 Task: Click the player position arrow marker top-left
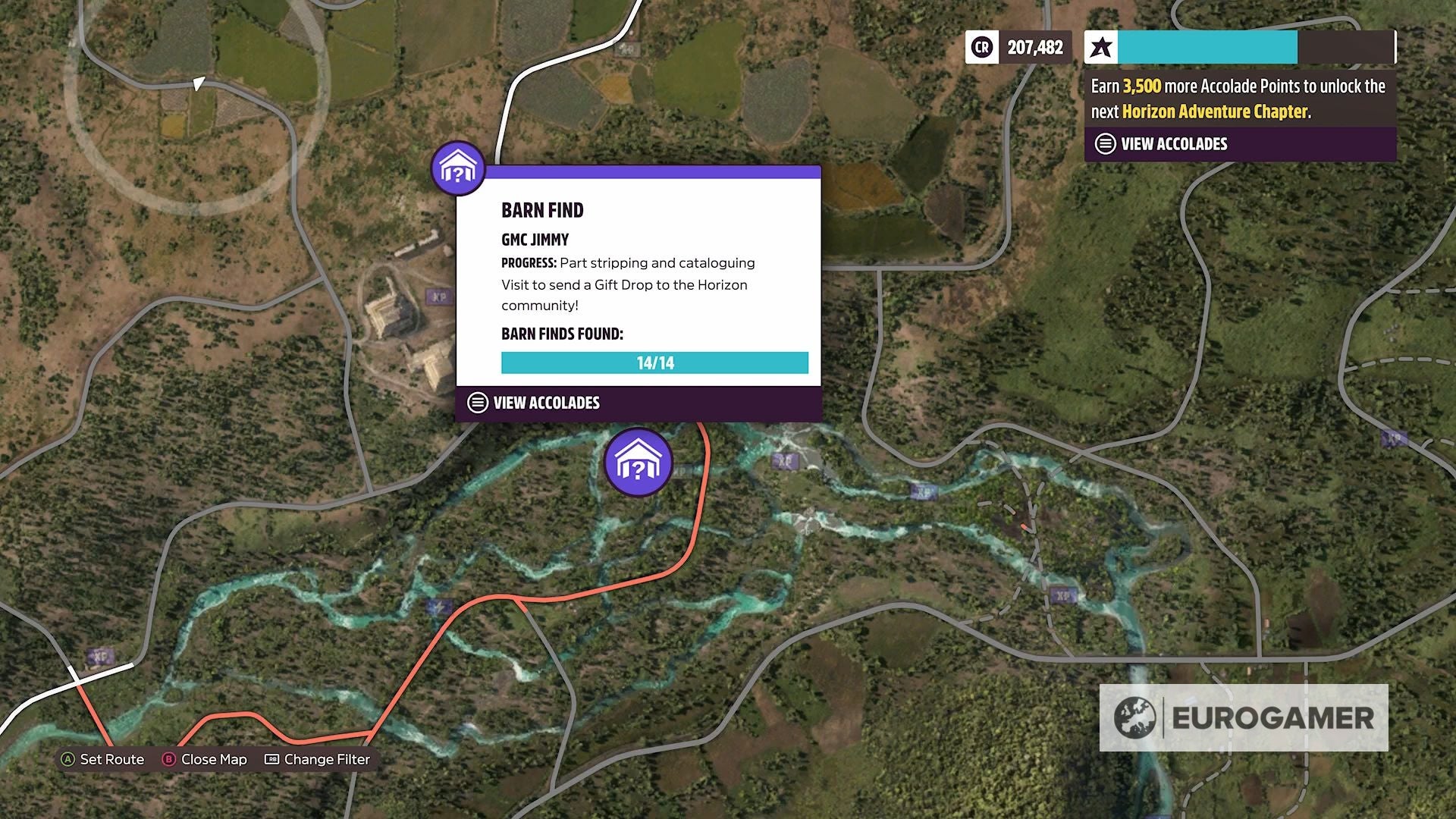(x=199, y=85)
